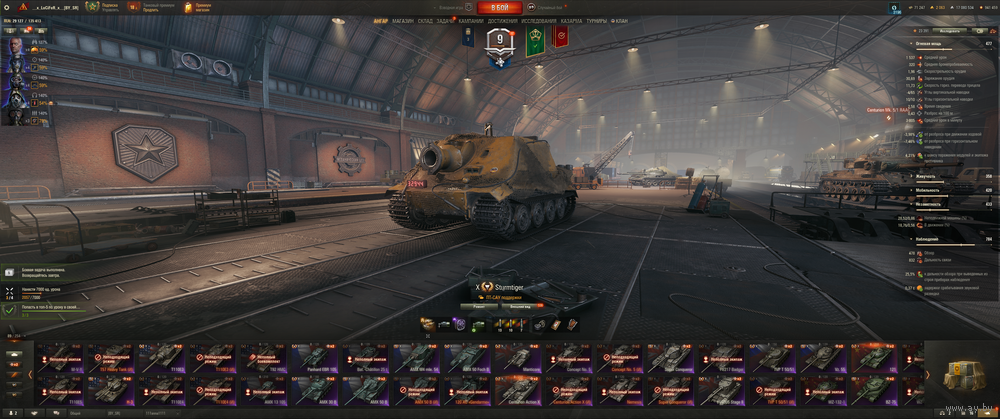Open the battle pass level 9 badge
Viewport: 1000px width, 419px height.
pyautogui.click(x=499, y=42)
